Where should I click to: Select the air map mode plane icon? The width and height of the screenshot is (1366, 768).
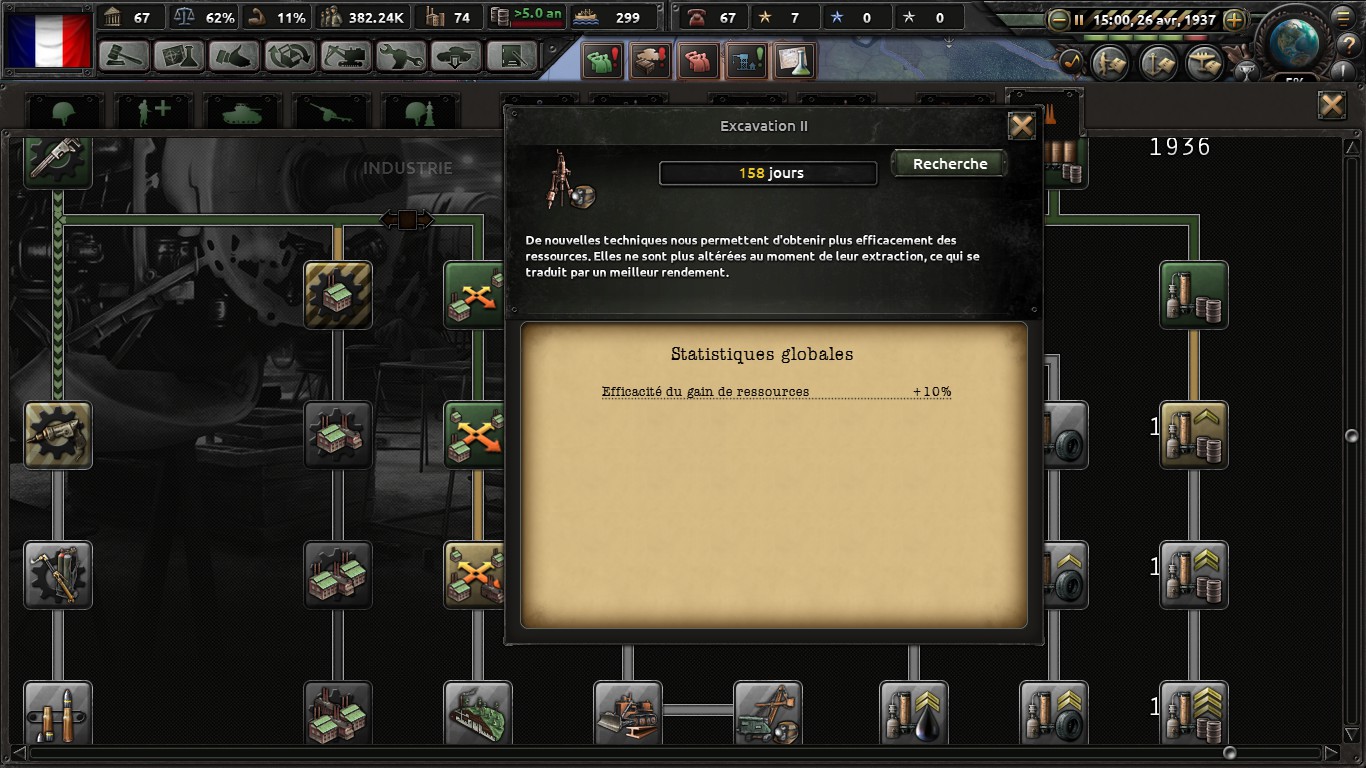(x=1204, y=64)
